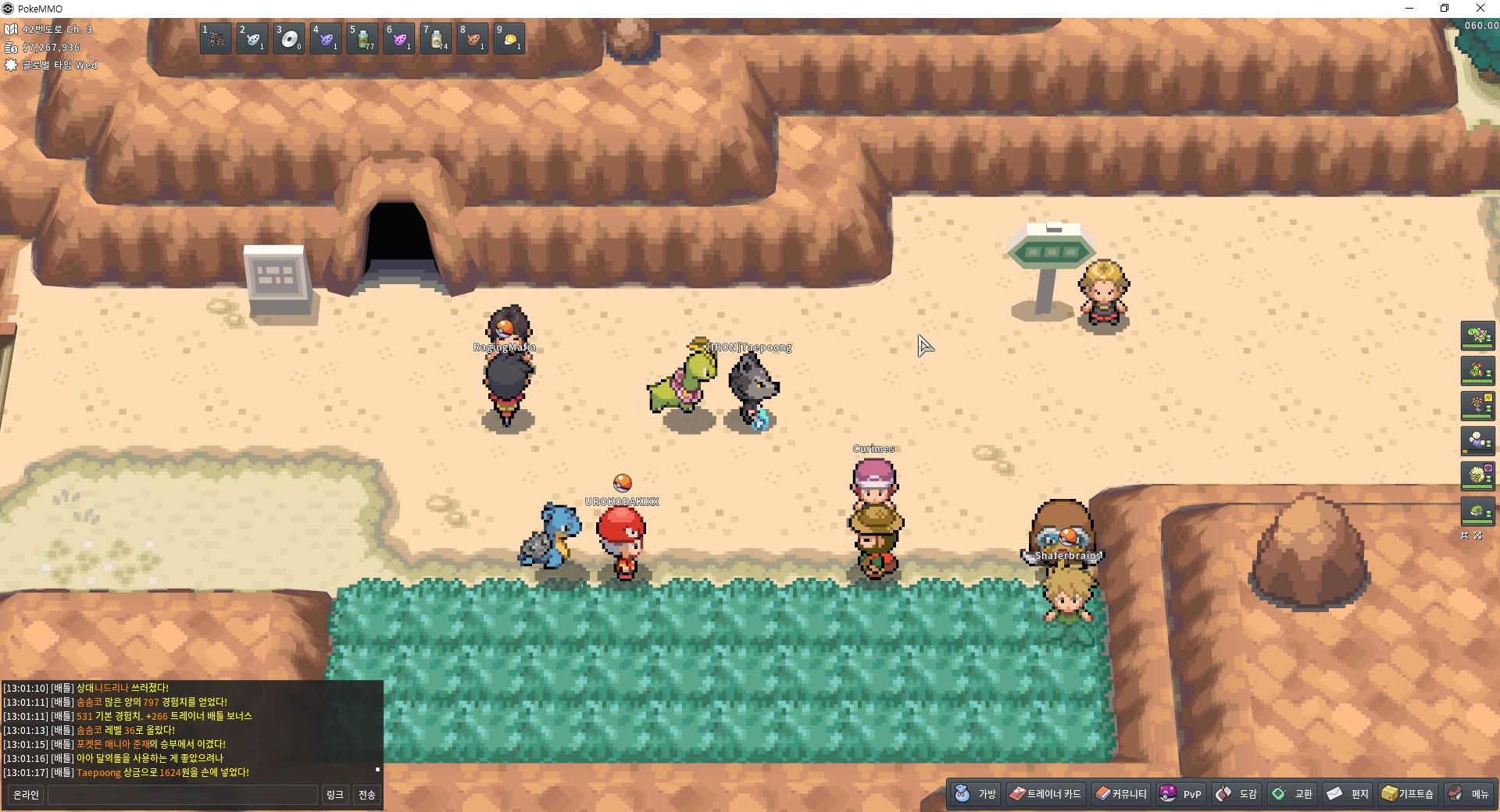Open the 트레이너 카드 trainer card
The image size is (1500, 812).
click(1045, 794)
